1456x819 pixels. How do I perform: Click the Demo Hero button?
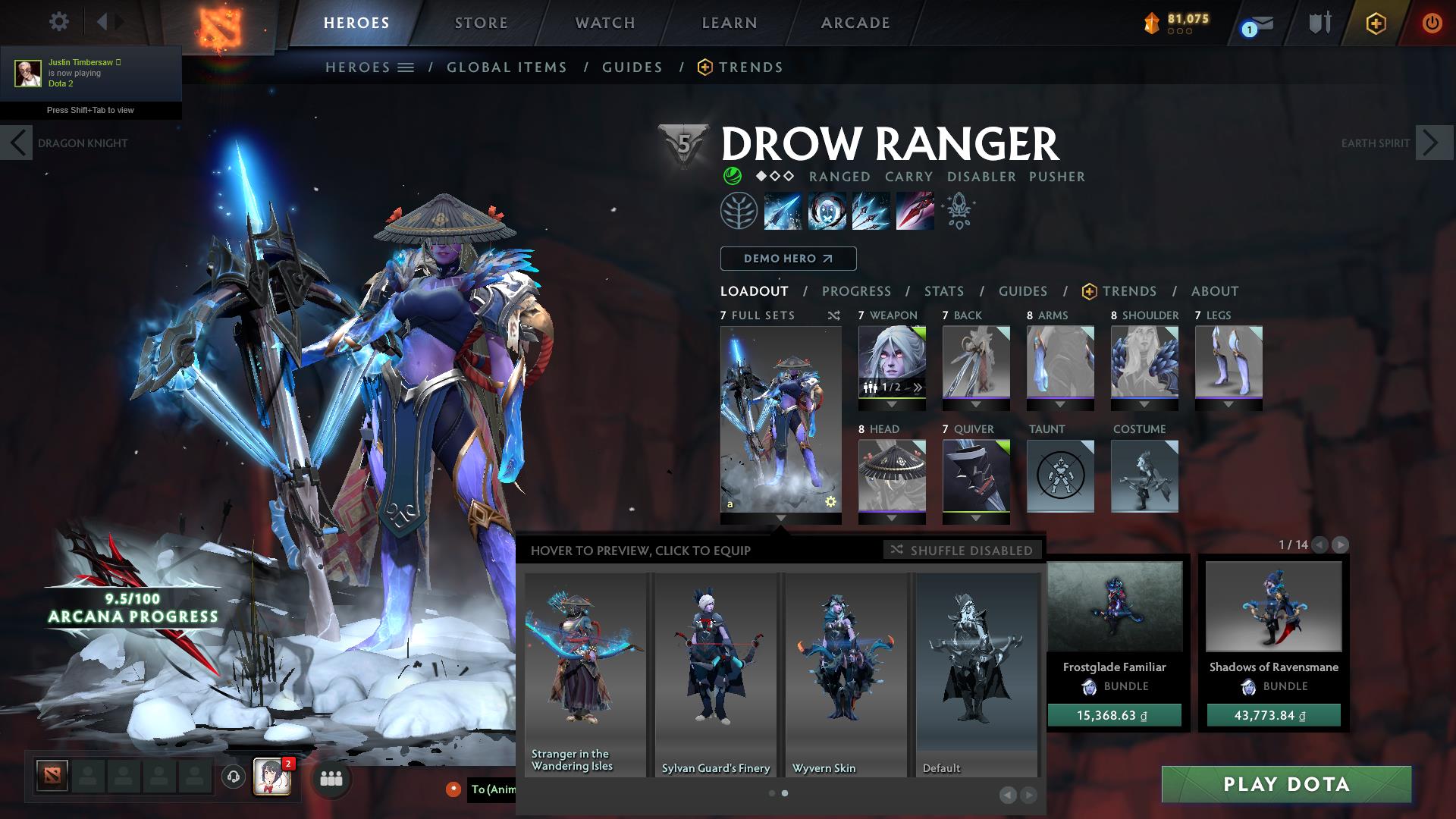coord(788,259)
